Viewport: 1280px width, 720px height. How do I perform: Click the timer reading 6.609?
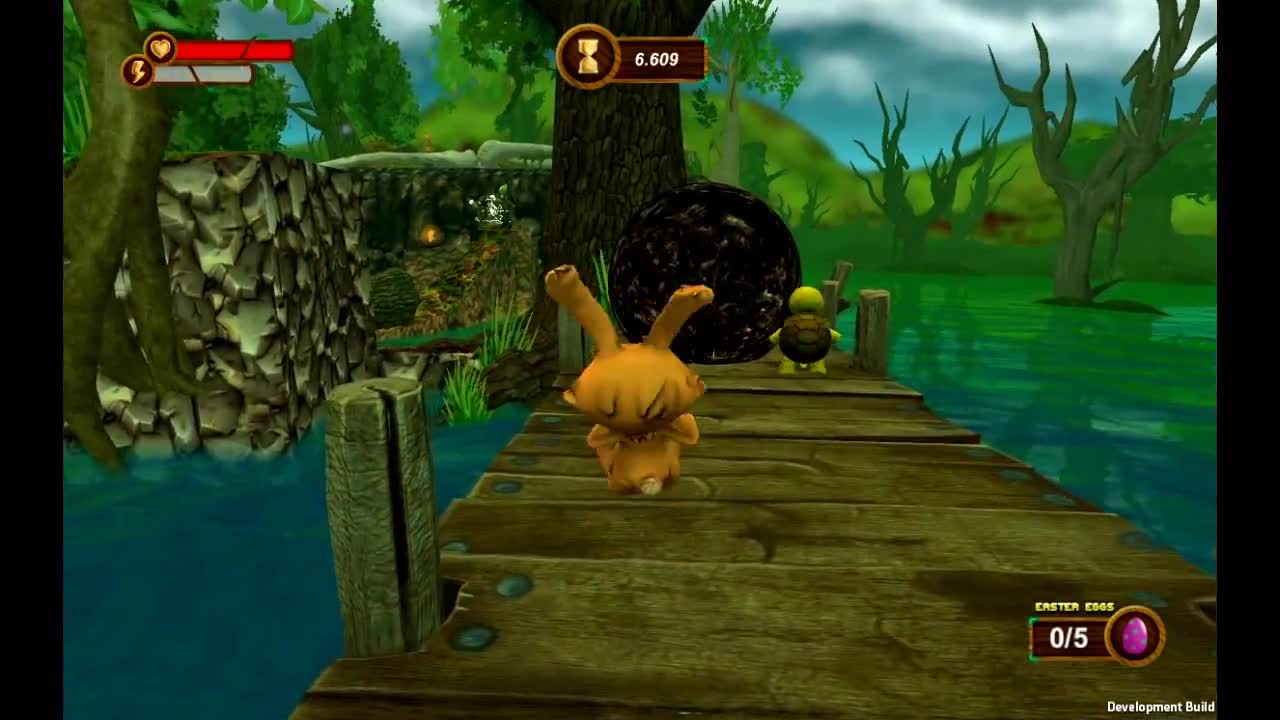(655, 58)
